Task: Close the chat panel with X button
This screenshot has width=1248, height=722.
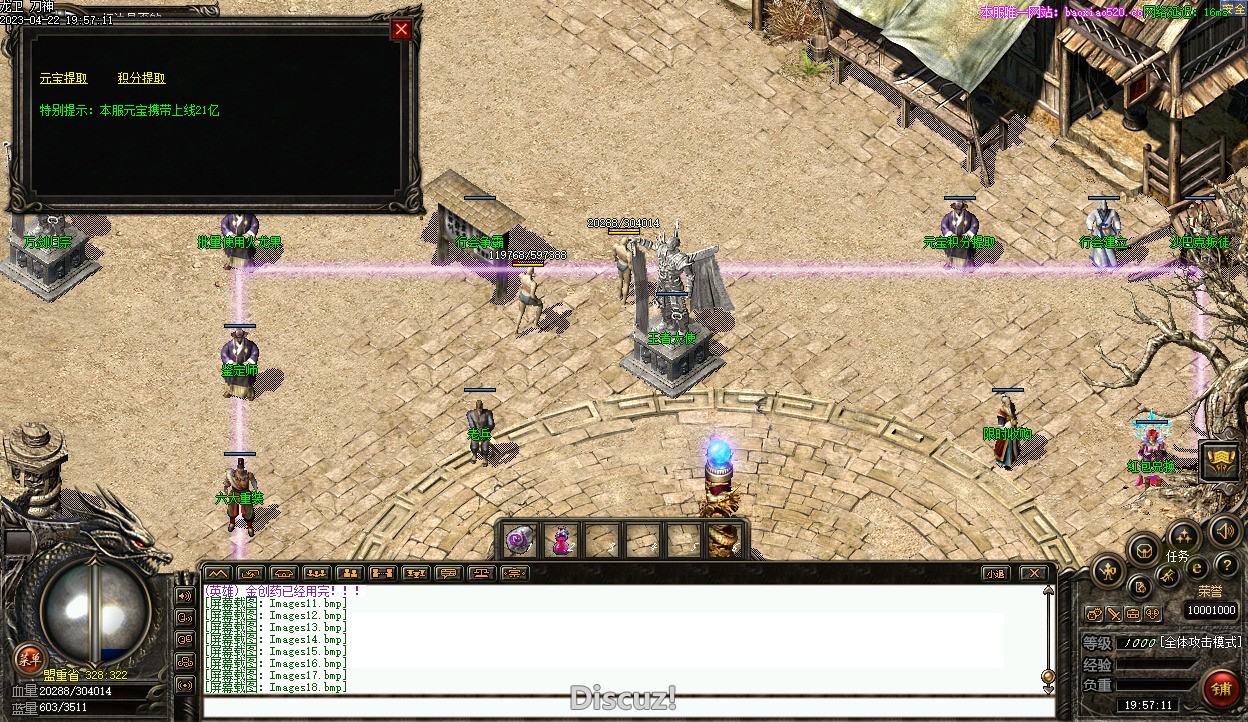Action: [x=1033, y=573]
